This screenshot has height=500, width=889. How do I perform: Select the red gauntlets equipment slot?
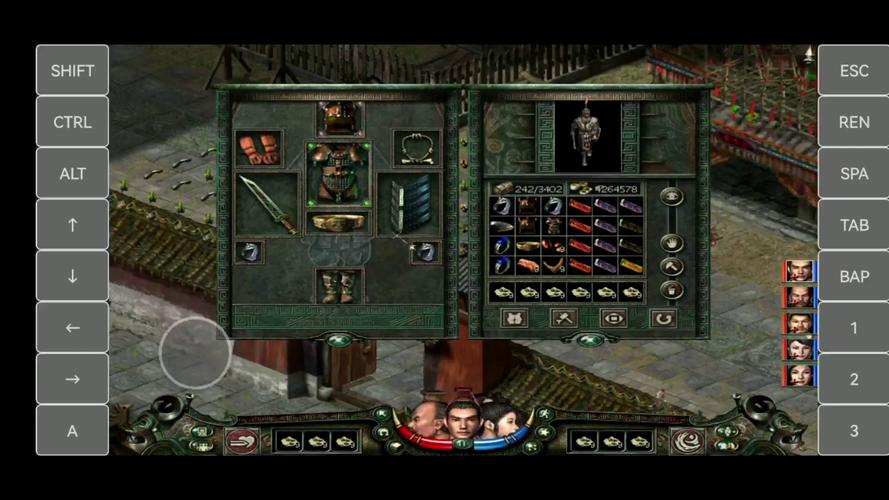coord(258,149)
